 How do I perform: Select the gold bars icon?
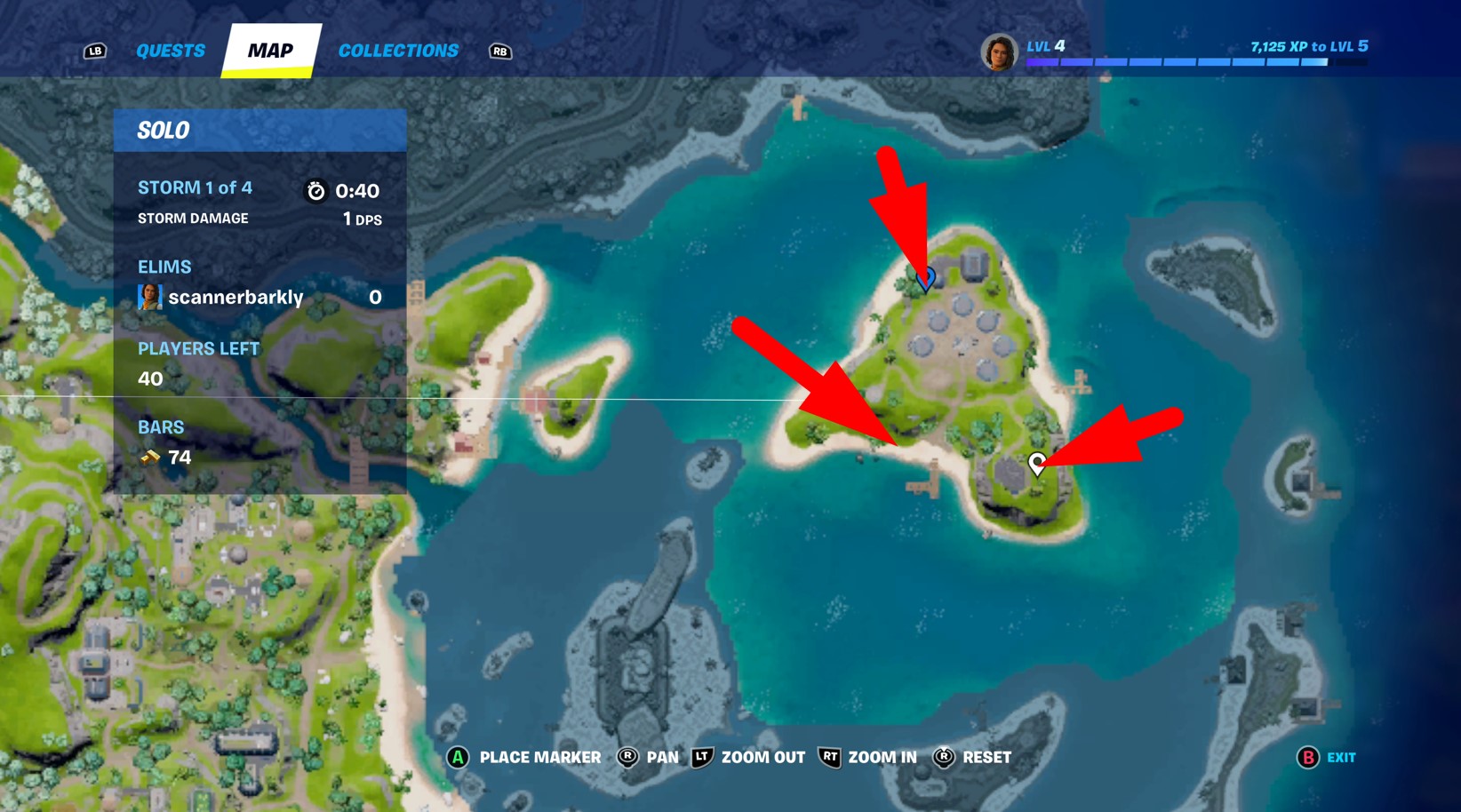tap(151, 457)
